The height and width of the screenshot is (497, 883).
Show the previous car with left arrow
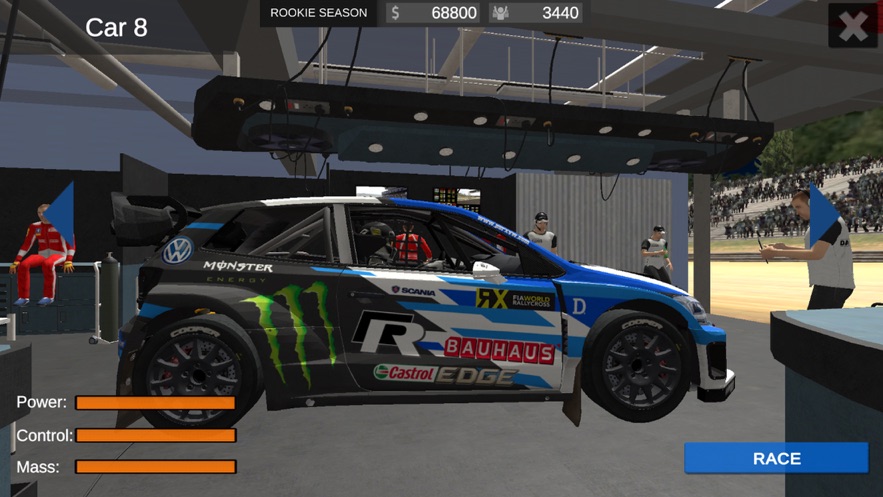click(59, 213)
